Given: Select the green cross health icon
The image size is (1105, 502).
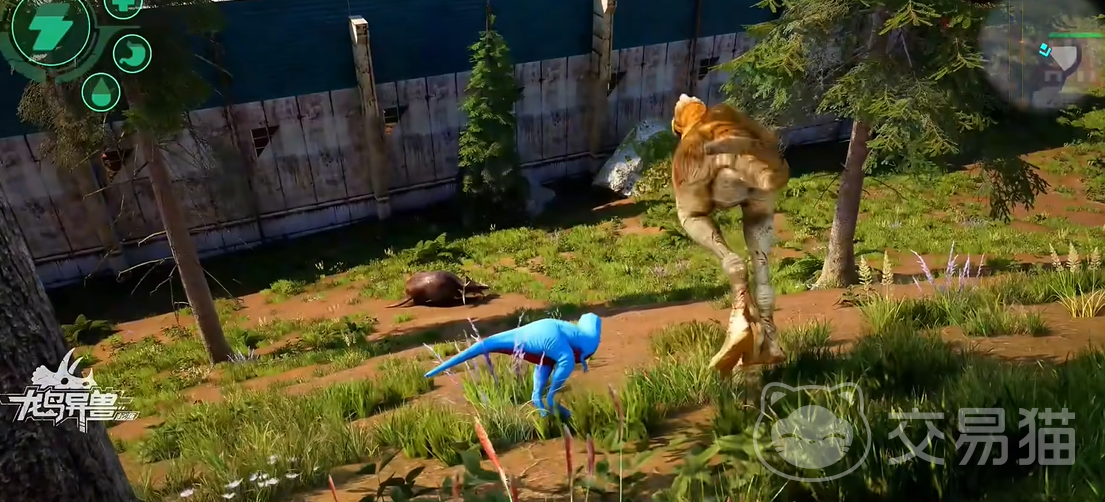Looking at the screenshot, I should click(x=123, y=5).
